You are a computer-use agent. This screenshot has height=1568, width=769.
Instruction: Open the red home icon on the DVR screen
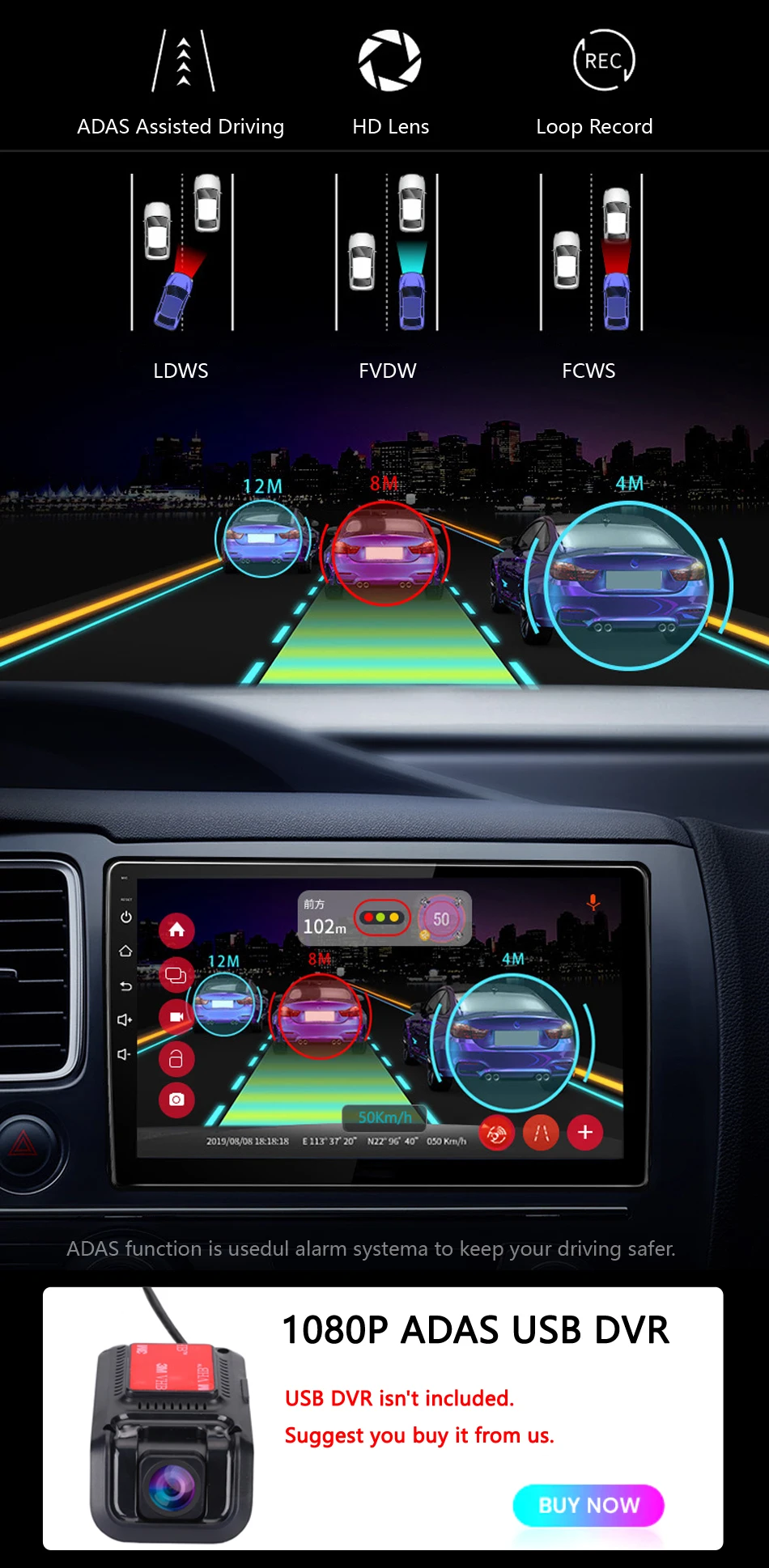point(176,930)
